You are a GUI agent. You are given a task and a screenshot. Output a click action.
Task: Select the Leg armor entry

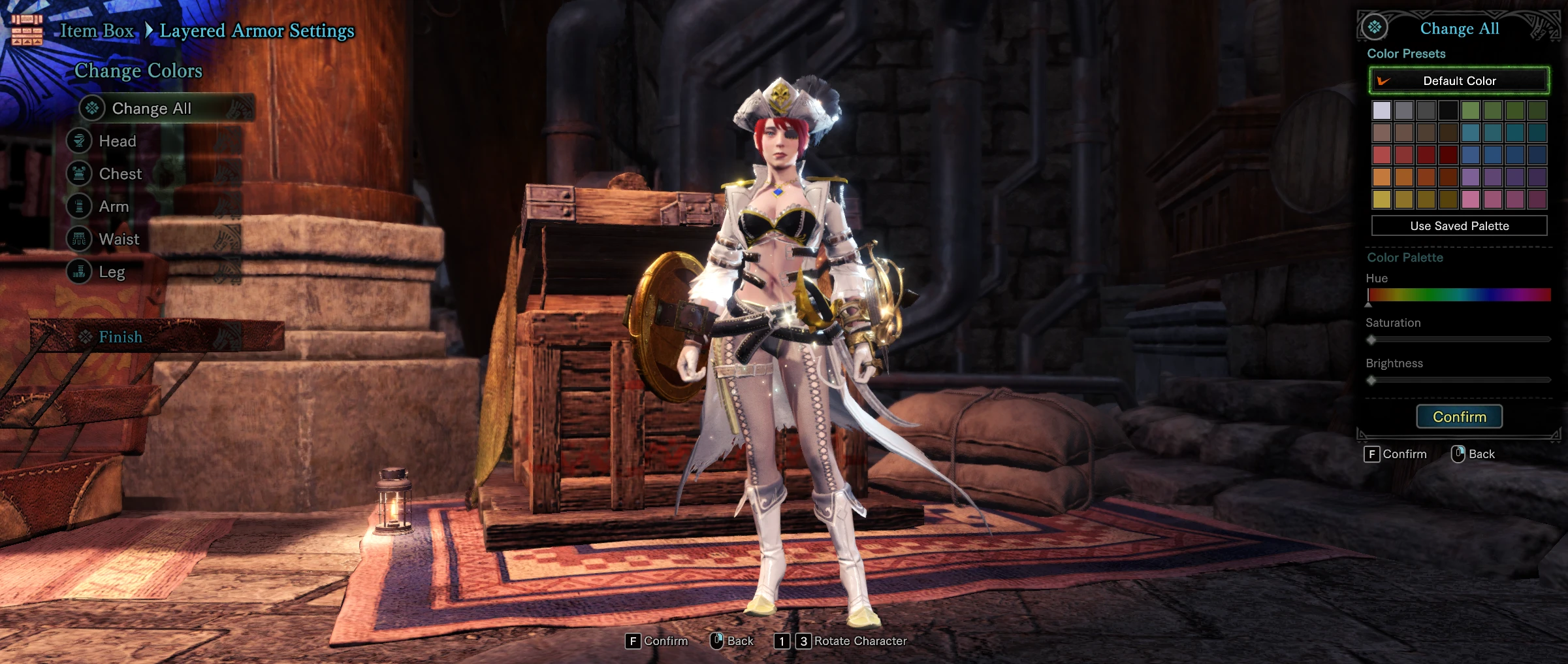coord(112,272)
